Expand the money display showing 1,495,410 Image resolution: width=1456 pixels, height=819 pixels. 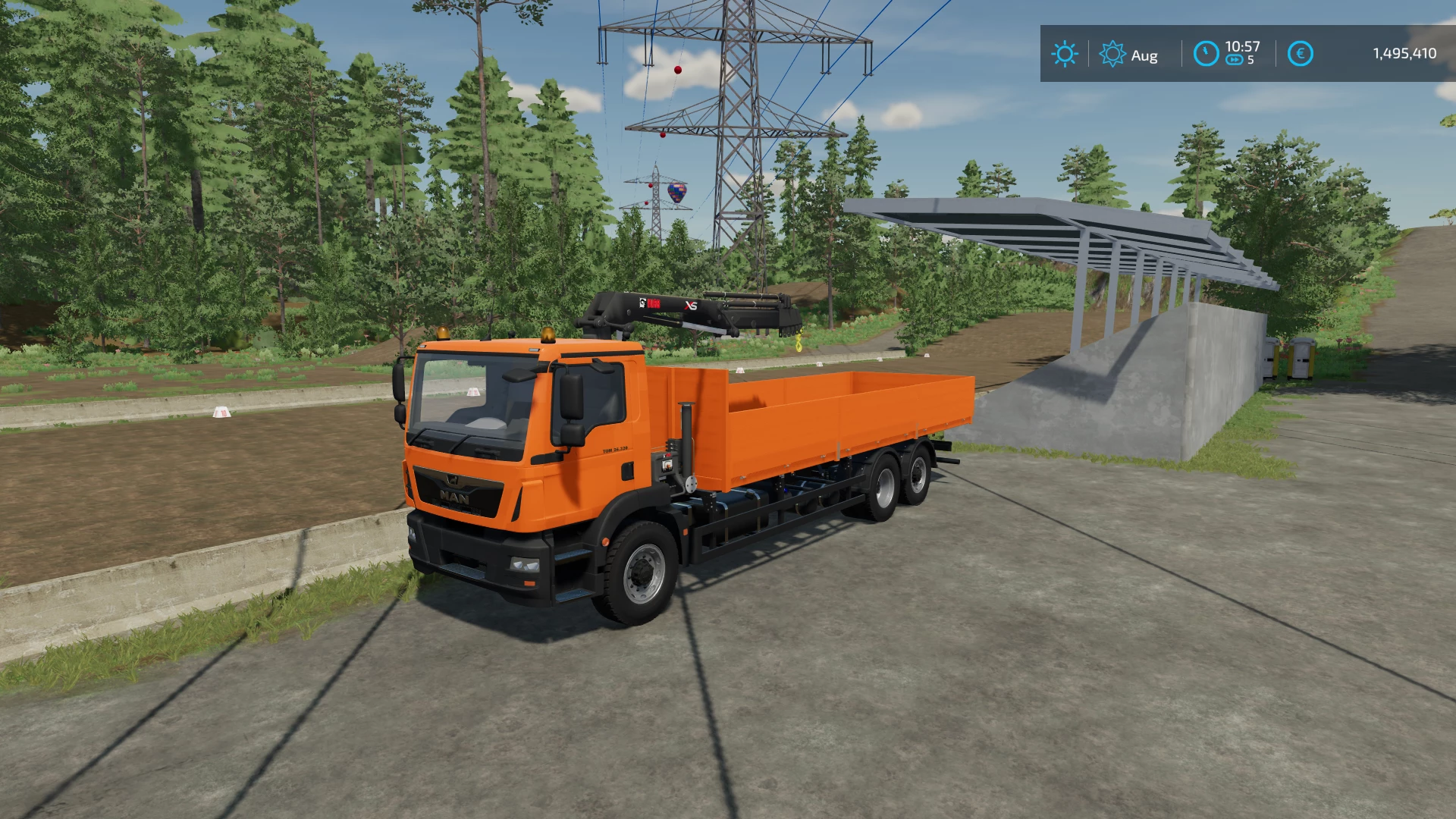click(x=1403, y=52)
